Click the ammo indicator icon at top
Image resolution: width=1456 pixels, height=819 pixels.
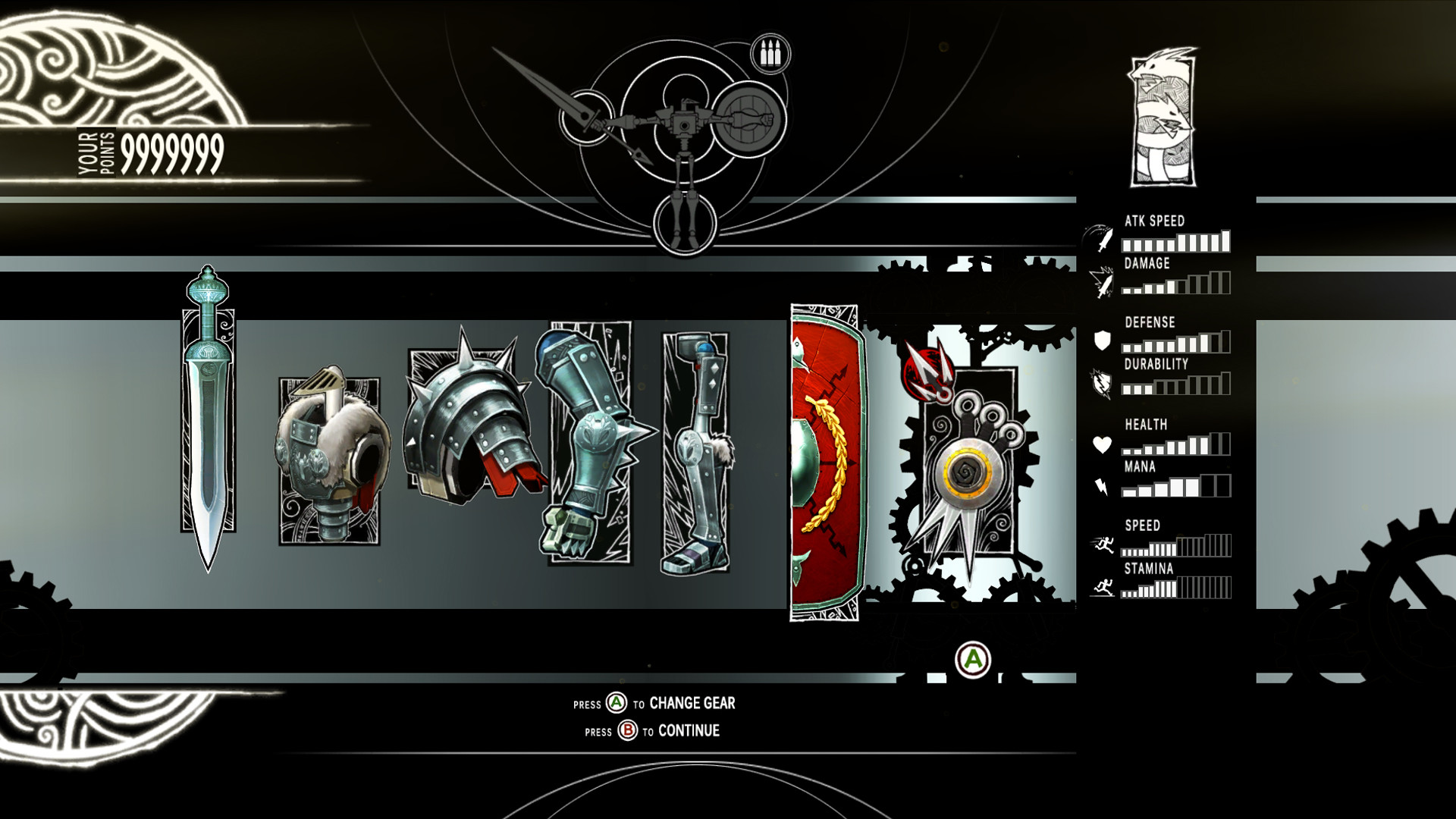[x=771, y=52]
